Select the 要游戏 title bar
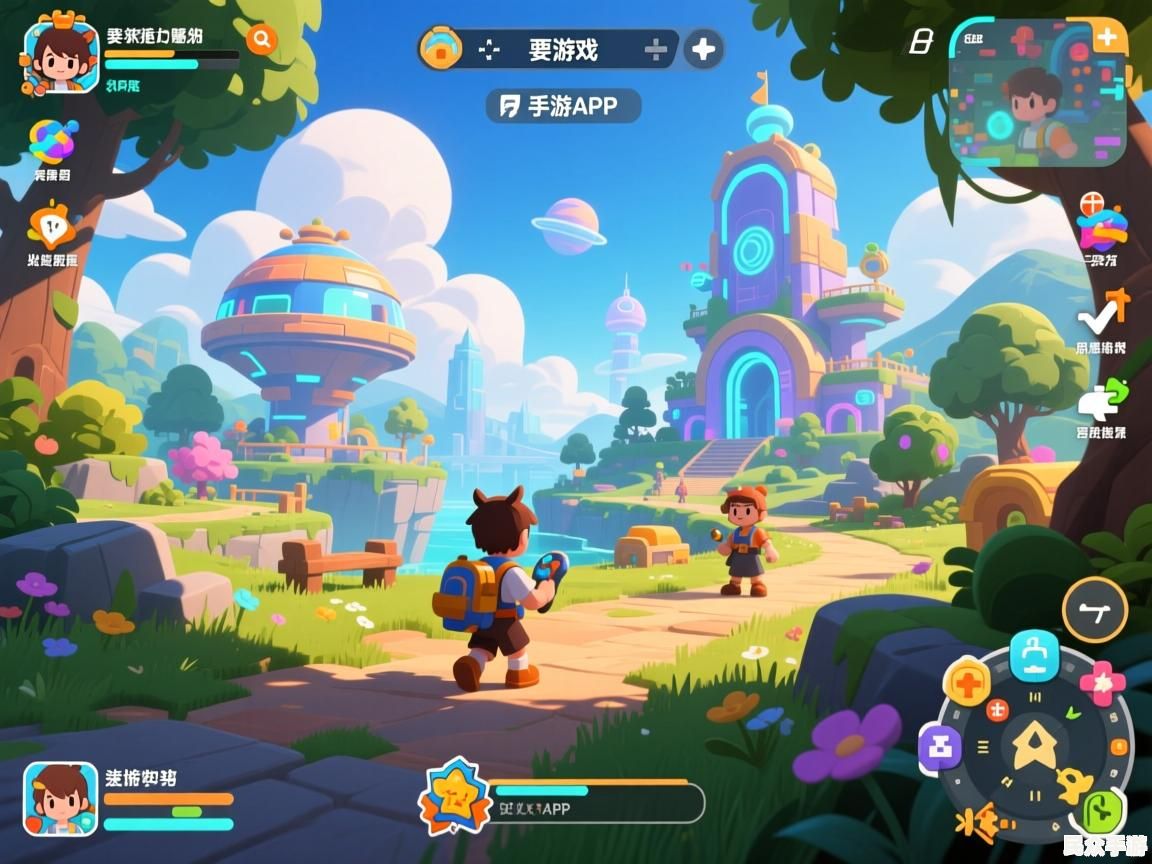 [562, 49]
